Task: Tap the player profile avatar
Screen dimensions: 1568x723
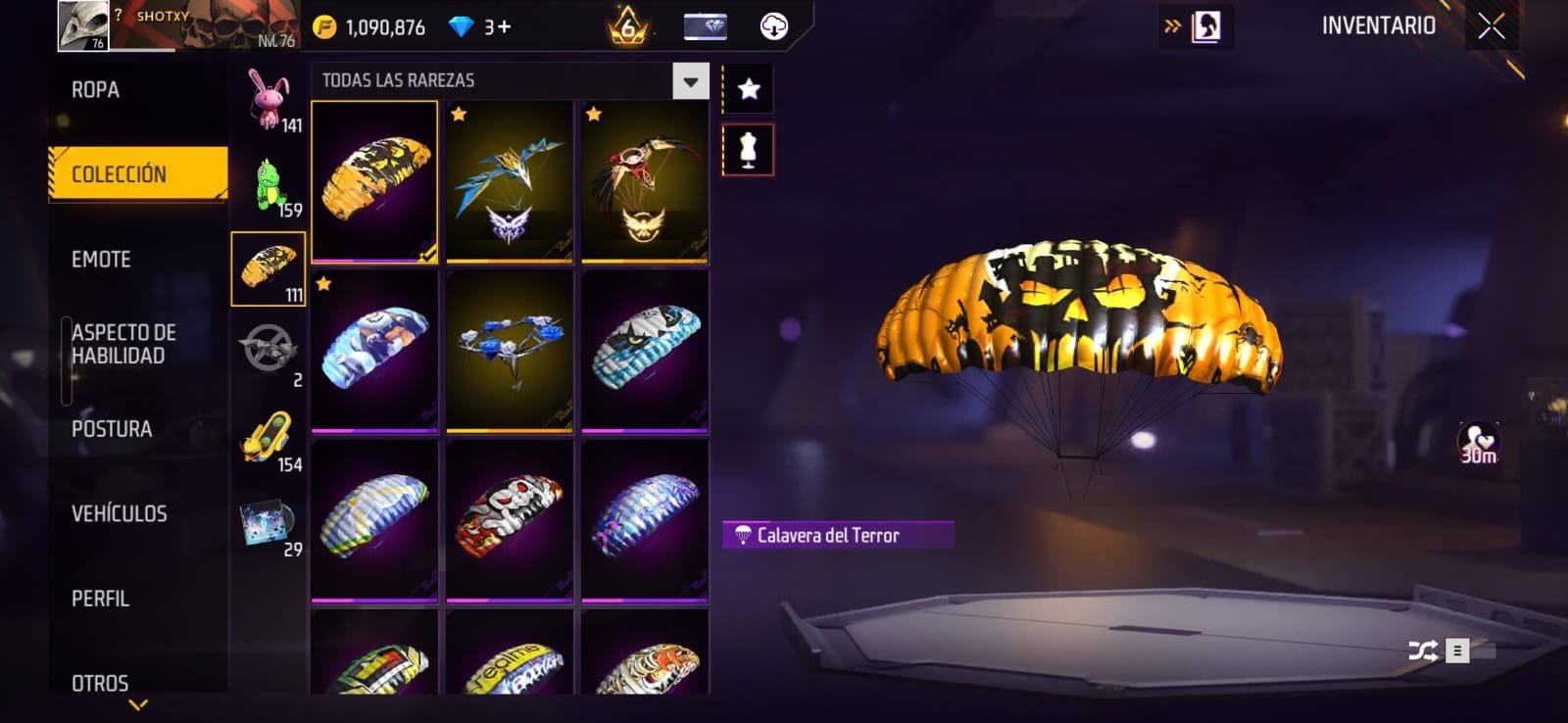Action: 83,25
